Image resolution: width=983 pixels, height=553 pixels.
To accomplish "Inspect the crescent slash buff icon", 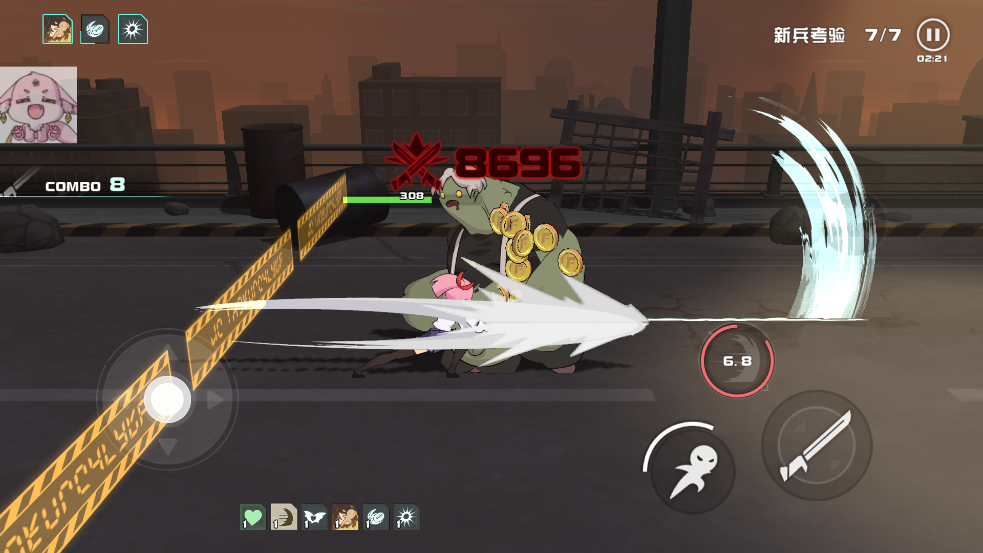I will point(284,517).
